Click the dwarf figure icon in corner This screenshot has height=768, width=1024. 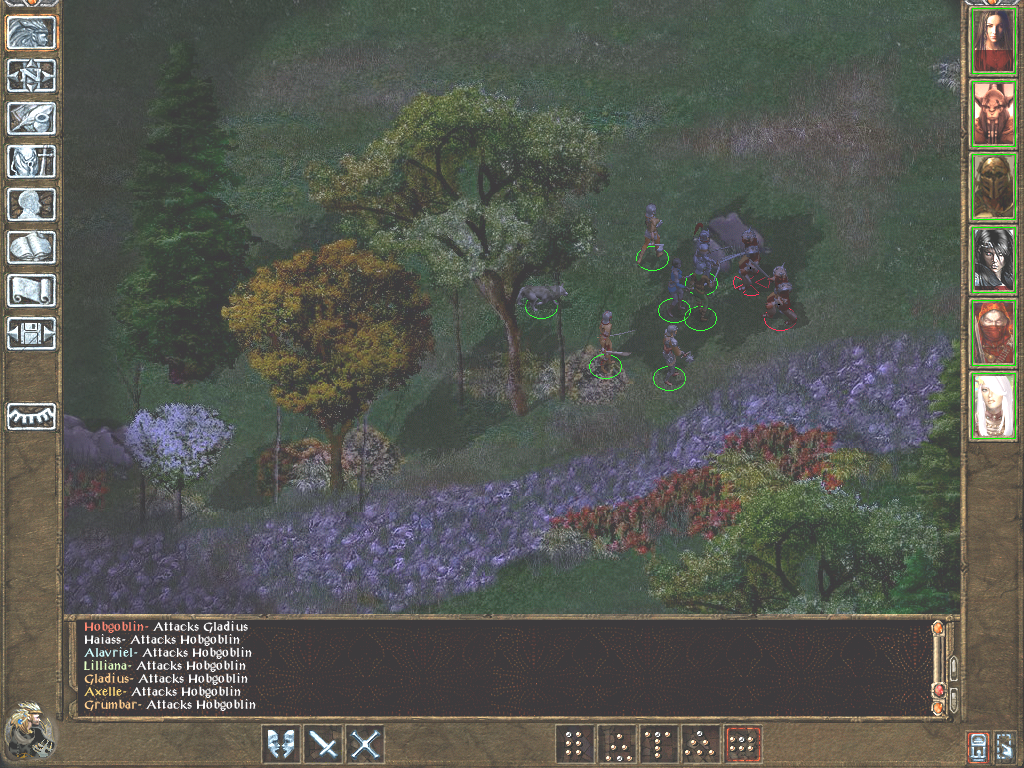pyautogui.click(x=28, y=731)
